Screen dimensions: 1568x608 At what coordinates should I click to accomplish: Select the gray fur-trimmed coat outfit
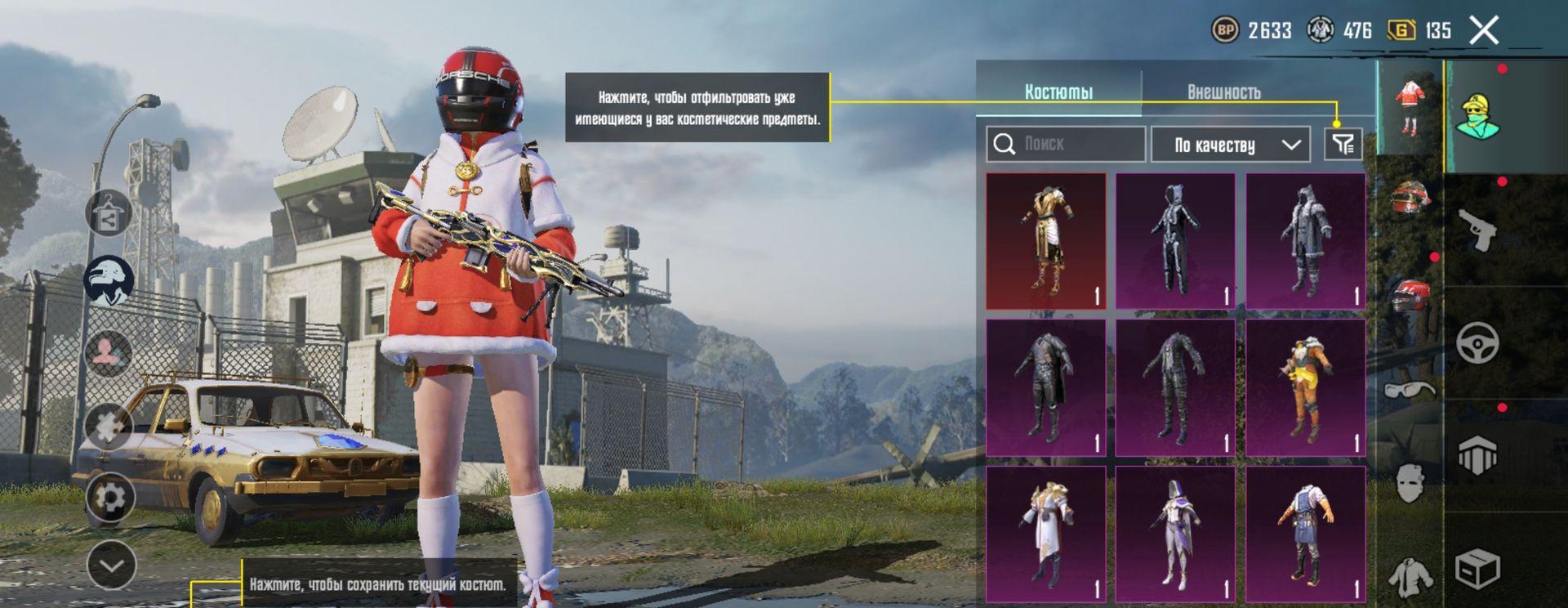[x=1305, y=241]
